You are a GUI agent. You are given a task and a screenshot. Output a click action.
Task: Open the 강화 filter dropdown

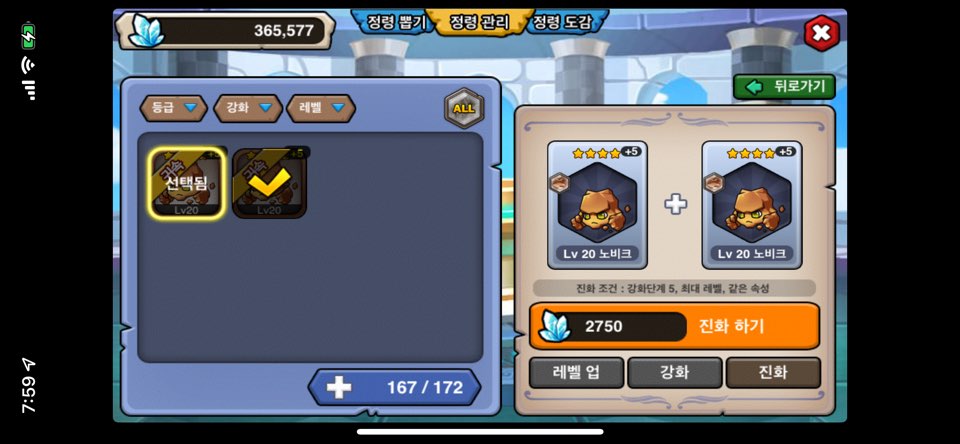[x=247, y=108]
